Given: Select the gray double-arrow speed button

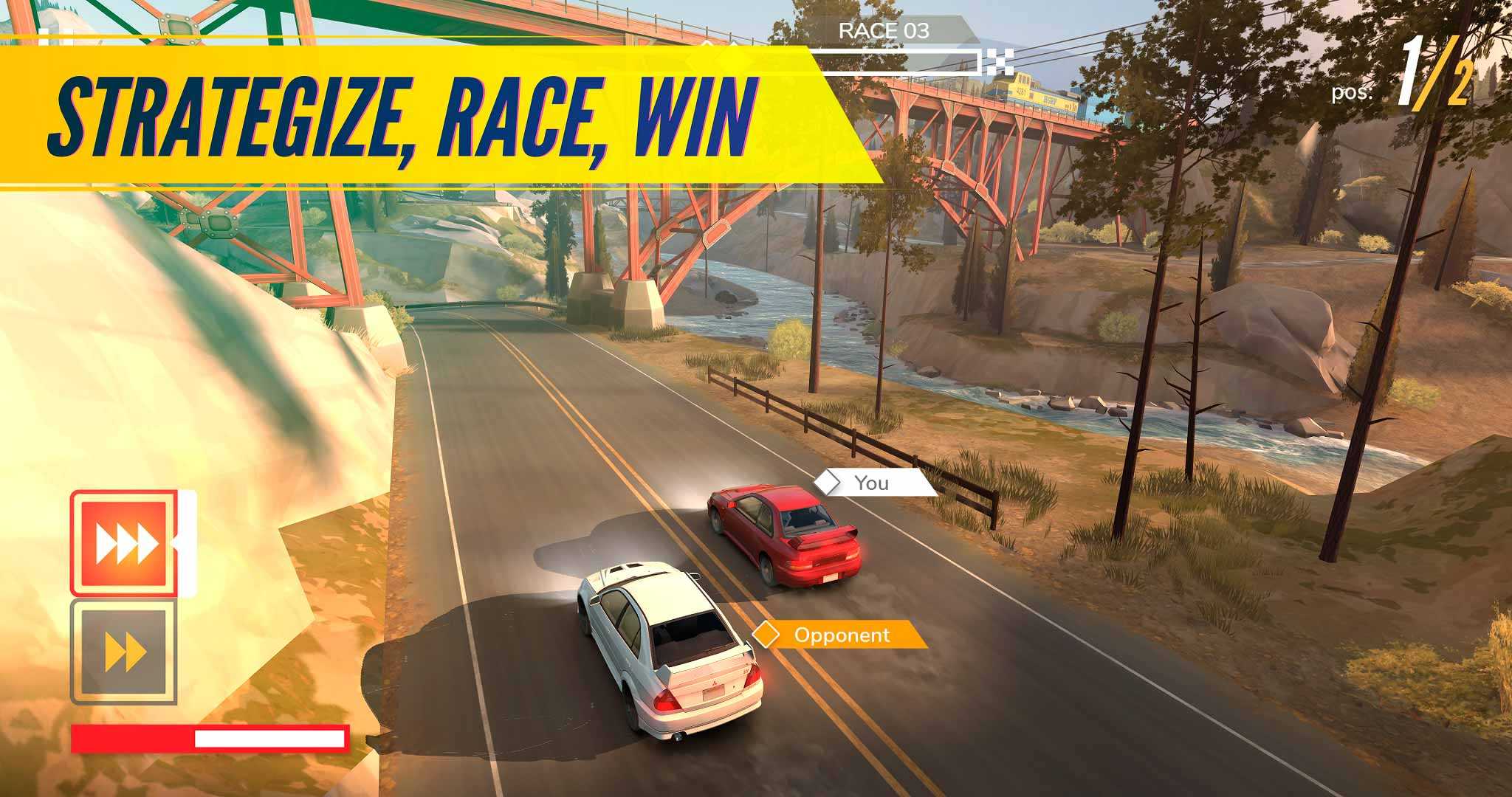Looking at the screenshot, I should [124, 652].
